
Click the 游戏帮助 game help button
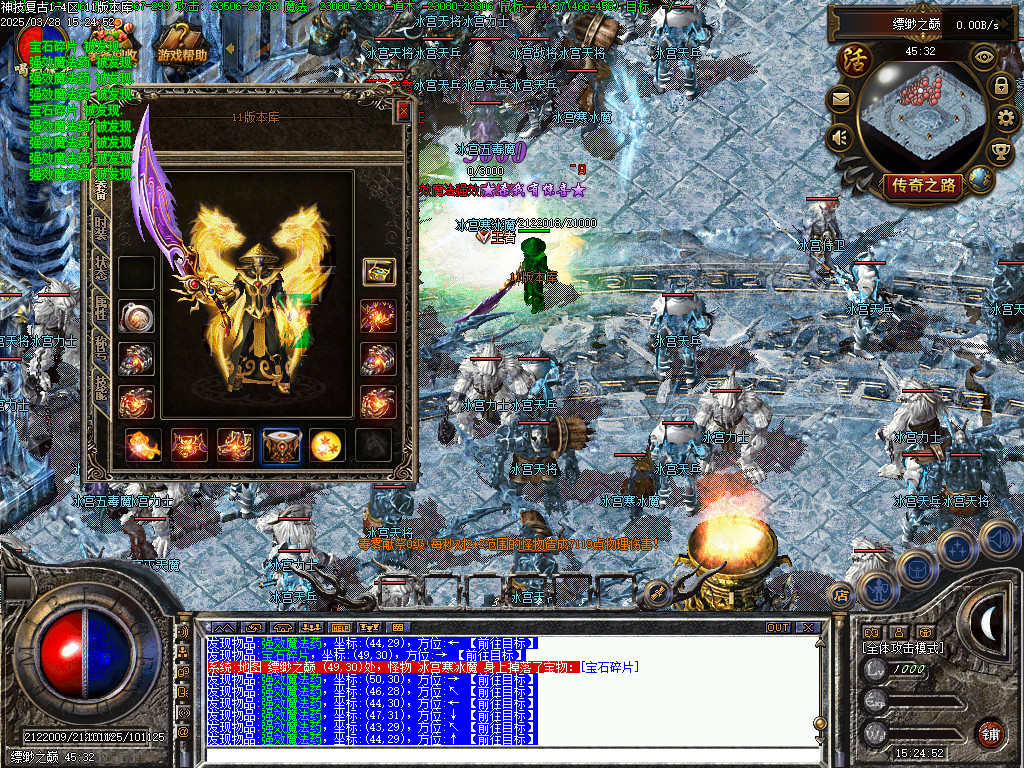point(183,56)
